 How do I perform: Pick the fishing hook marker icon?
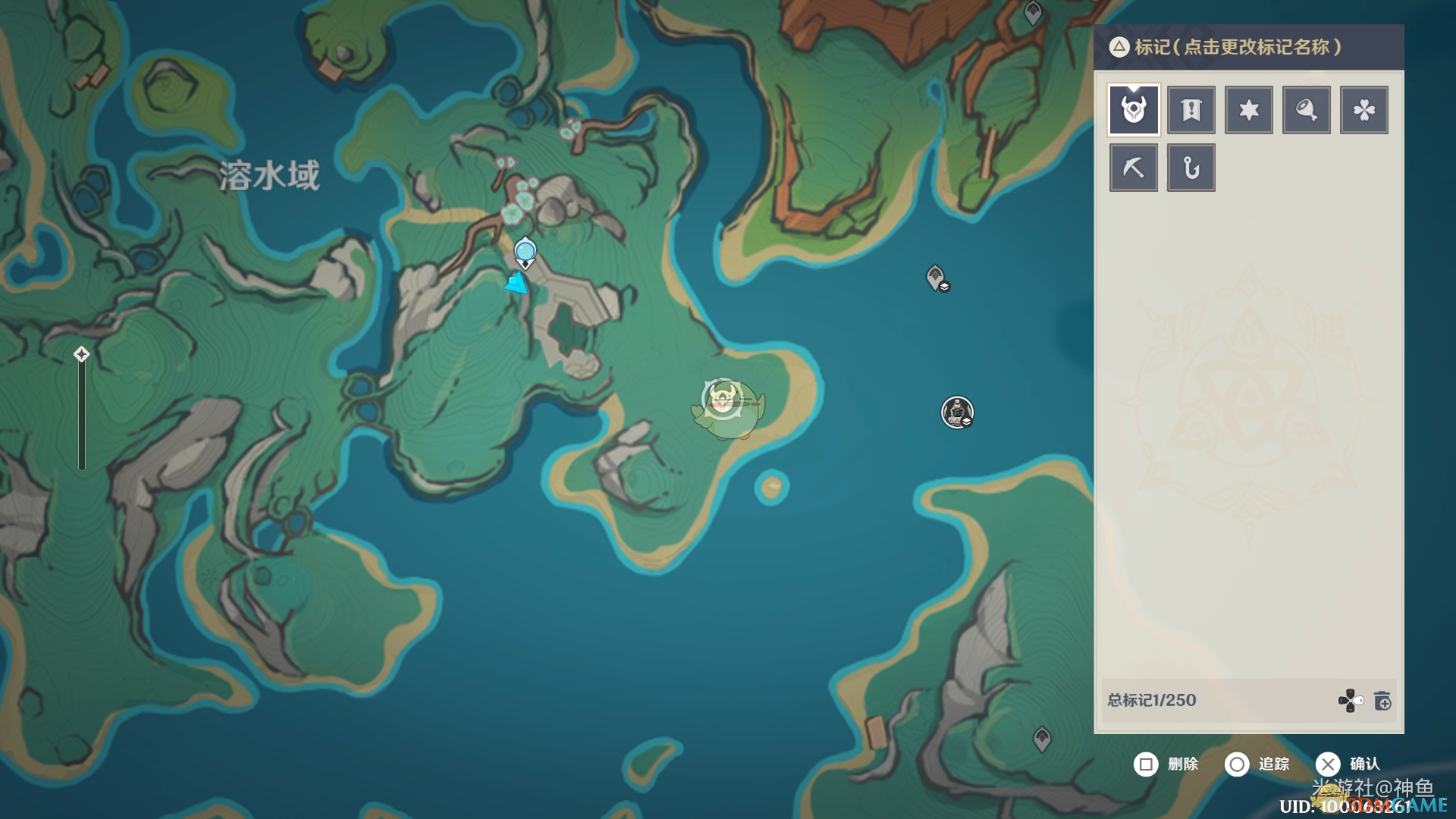[x=1191, y=168]
